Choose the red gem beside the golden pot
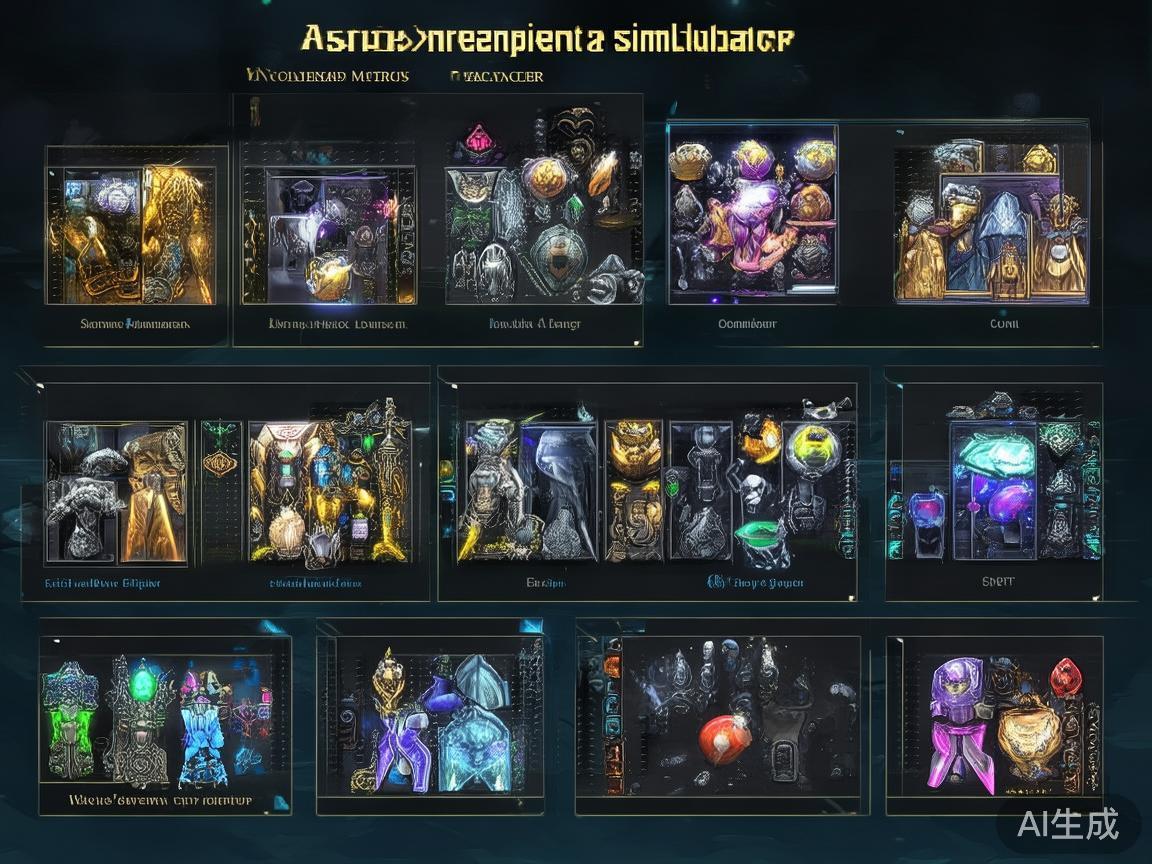The height and width of the screenshot is (864, 1152). click(x=1066, y=678)
